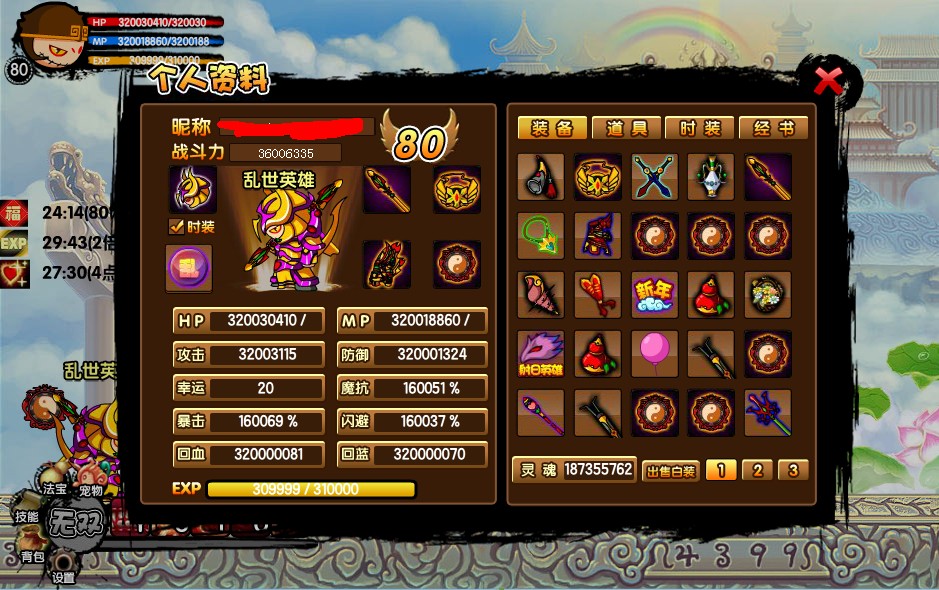Image resolution: width=939 pixels, height=590 pixels.
Task: Select the 经书 scriptures tab
Action: (773, 128)
